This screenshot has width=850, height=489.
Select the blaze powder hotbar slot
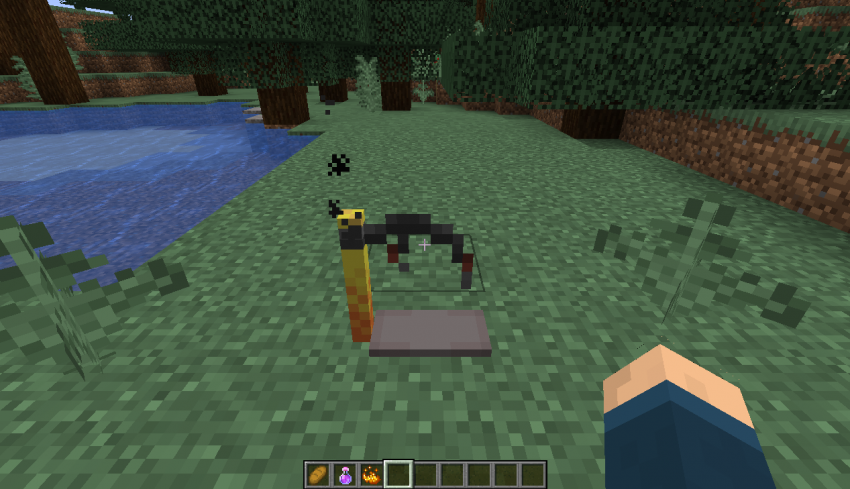(371, 474)
